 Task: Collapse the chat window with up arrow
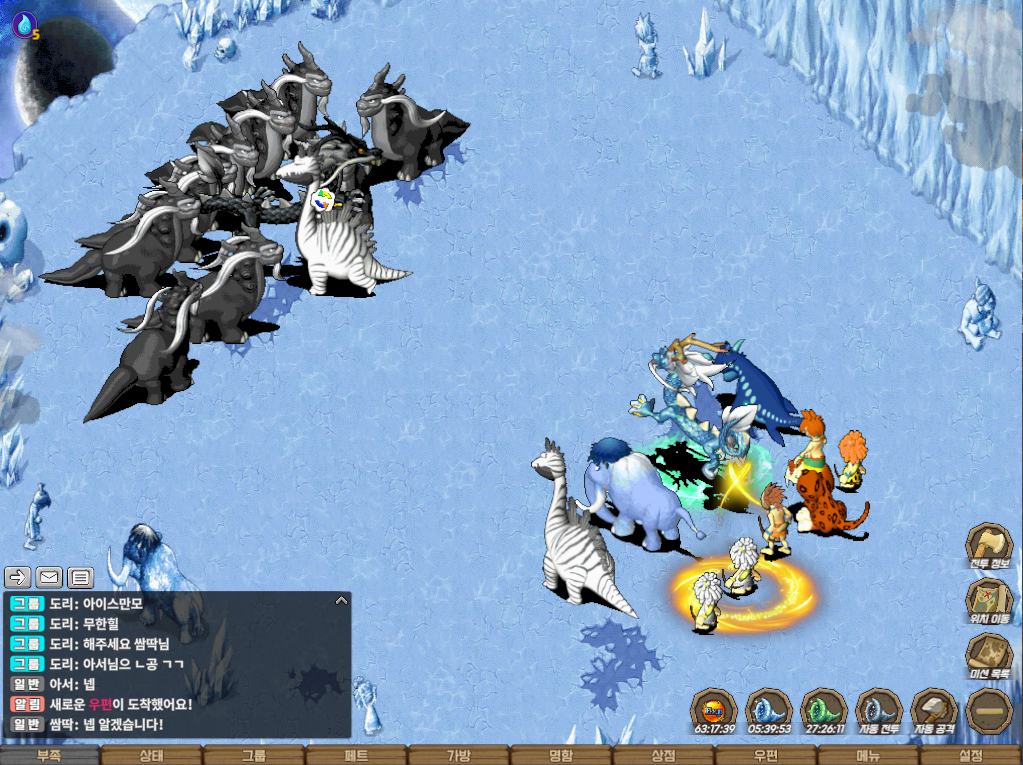[x=341, y=601]
